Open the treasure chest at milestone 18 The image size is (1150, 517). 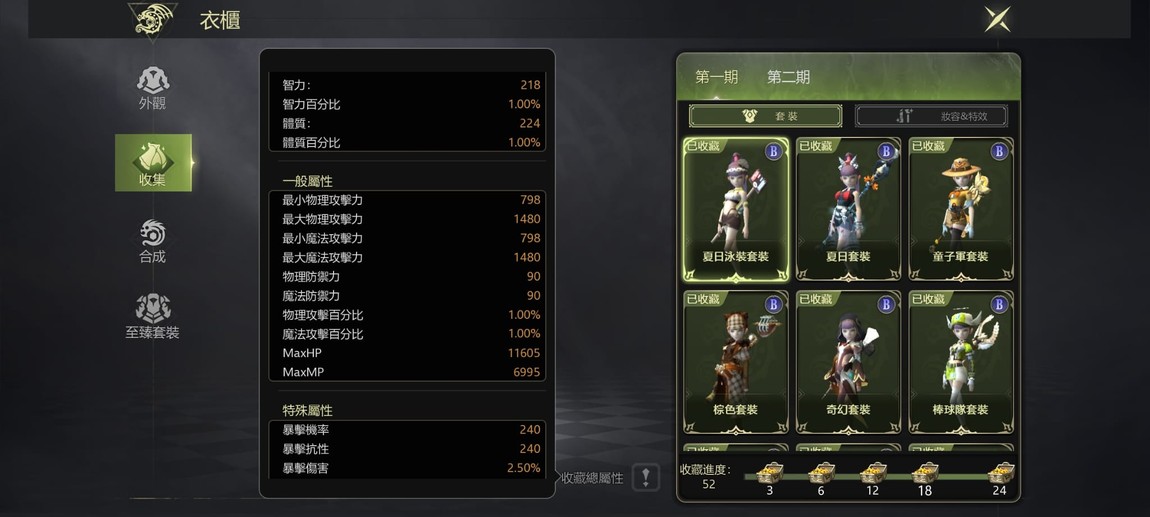(x=925, y=474)
